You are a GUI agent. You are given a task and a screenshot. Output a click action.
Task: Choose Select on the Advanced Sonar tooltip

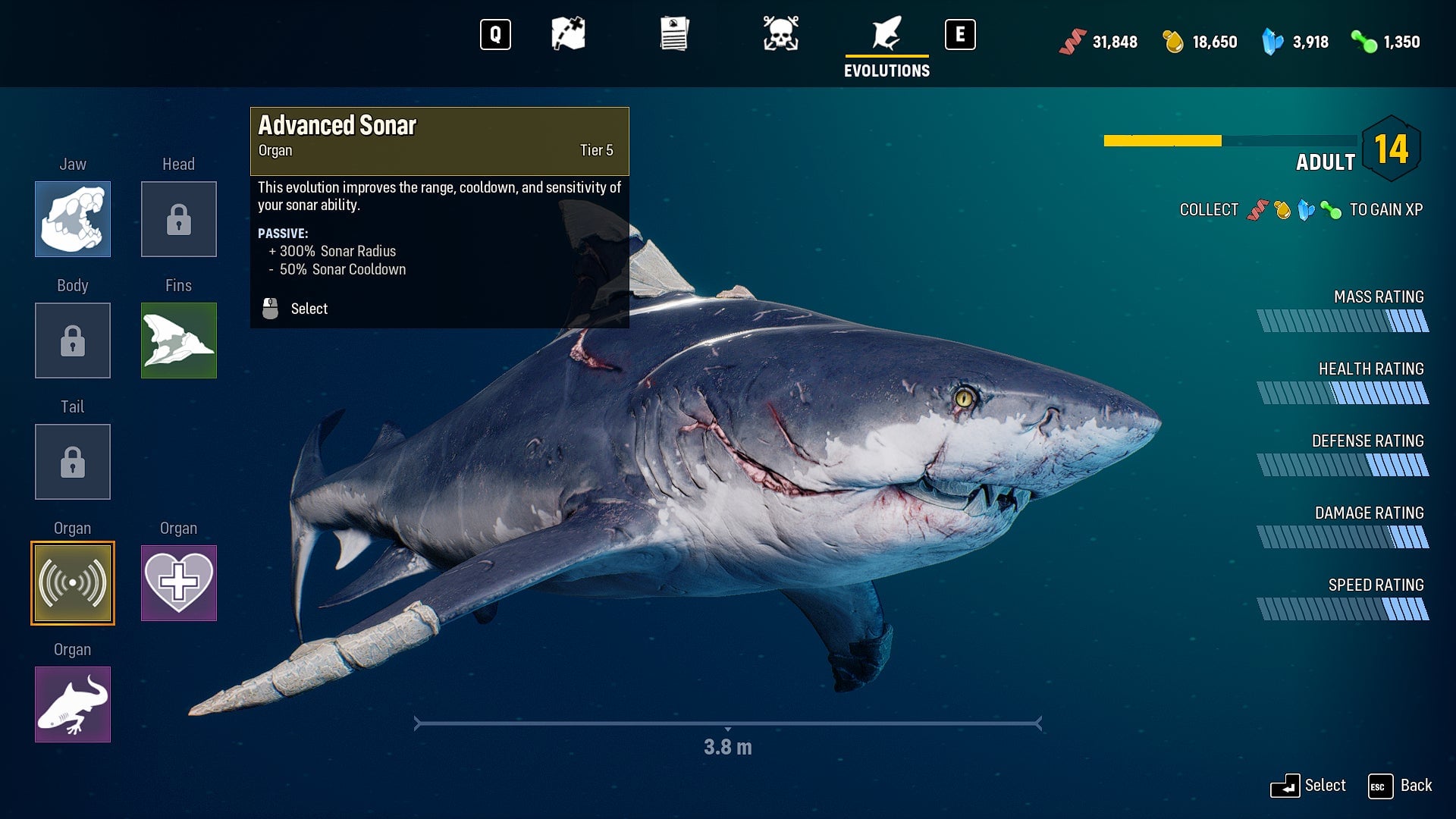click(308, 309)
